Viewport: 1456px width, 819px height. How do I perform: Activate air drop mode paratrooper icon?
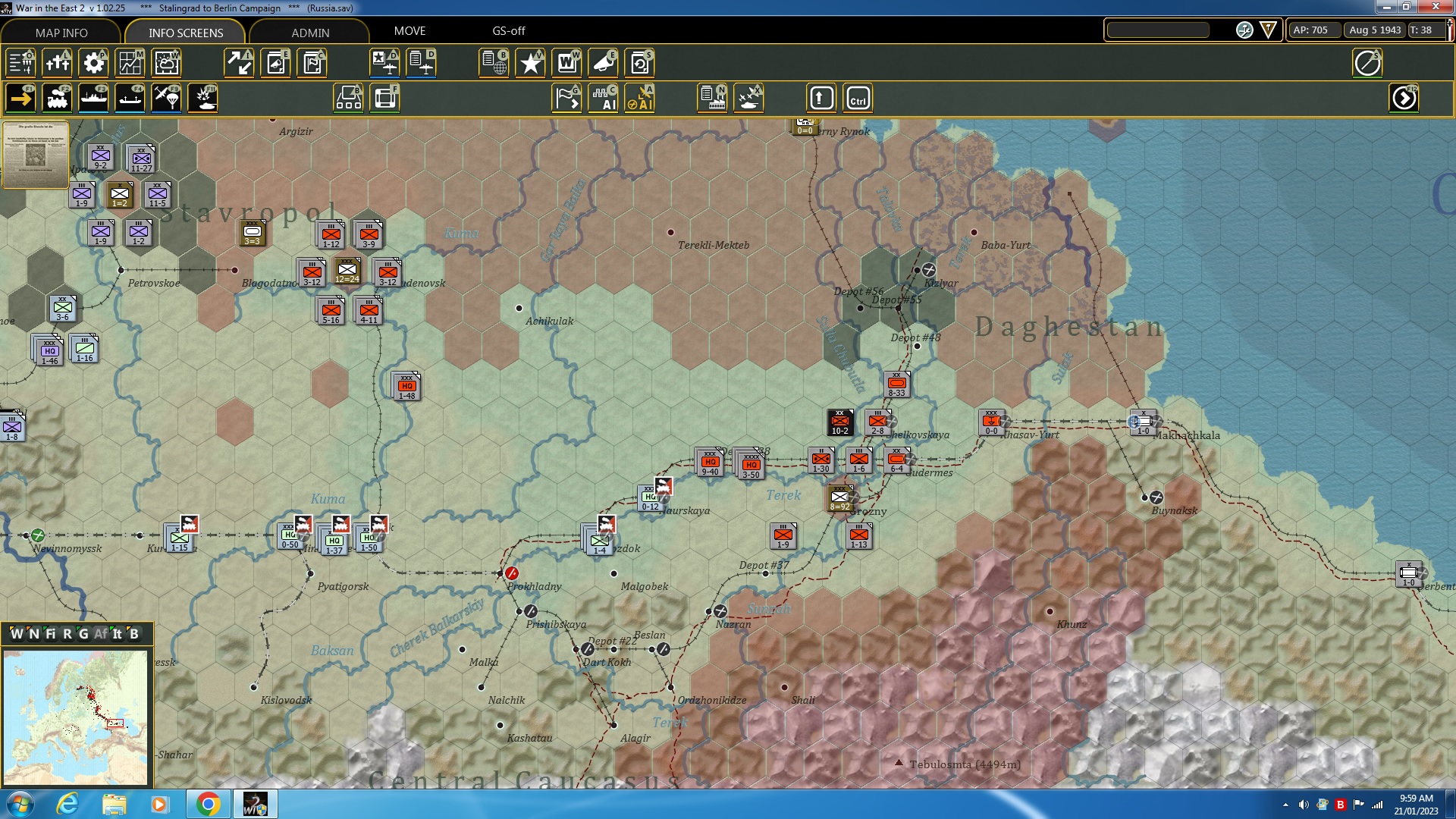click(x=166, y=98)
